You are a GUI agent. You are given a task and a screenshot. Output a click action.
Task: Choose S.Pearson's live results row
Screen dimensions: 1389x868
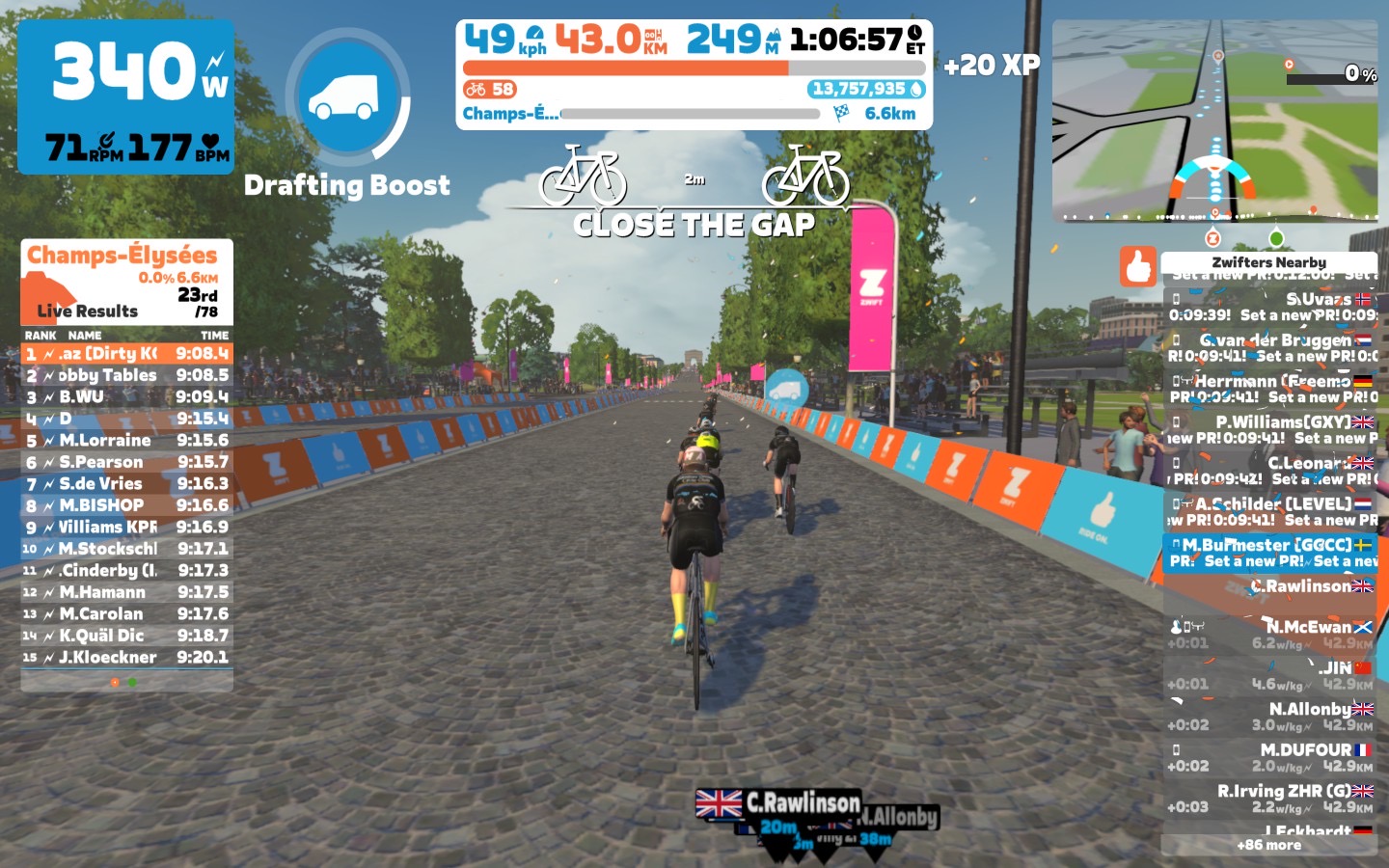coord(126,462)
